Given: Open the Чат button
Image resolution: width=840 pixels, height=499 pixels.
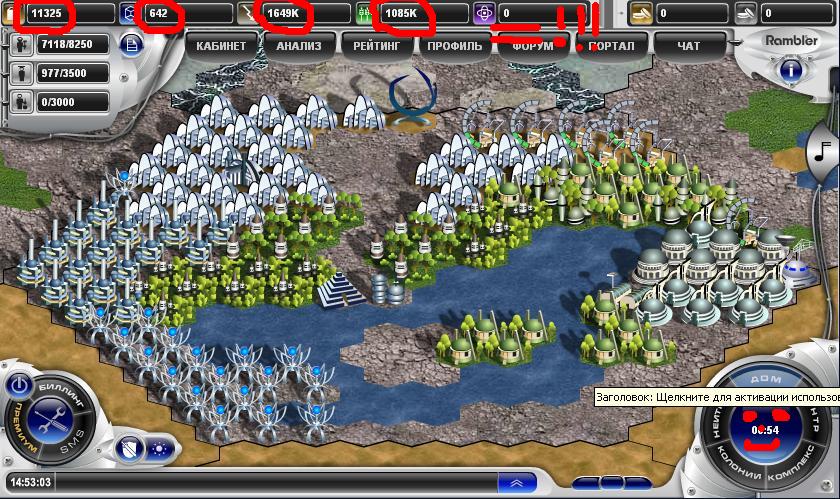Looking at the screenshot, I should pos(688,46).
